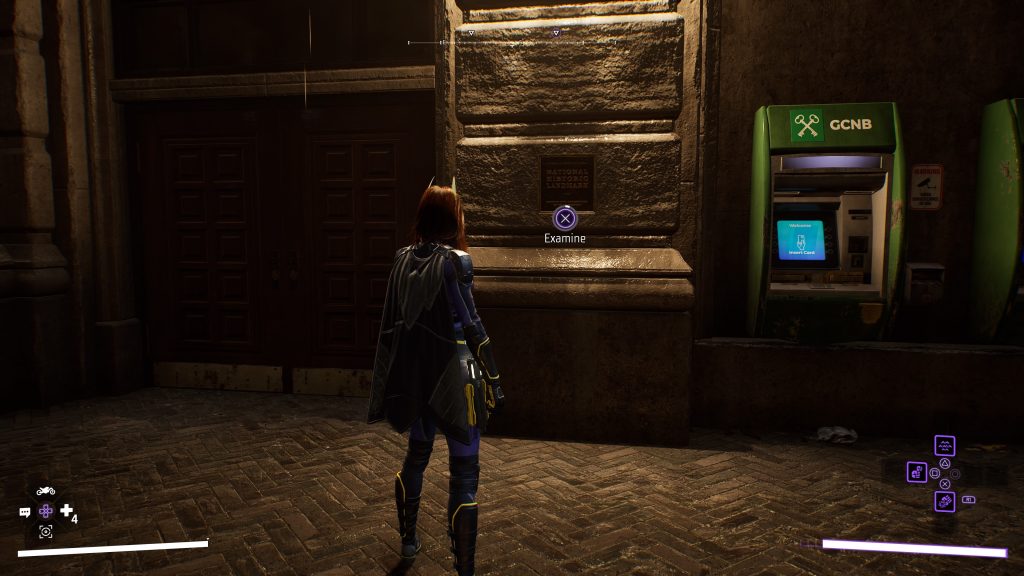
Task: Open the speech bubble communication icon
Action: tap(25, 512)
